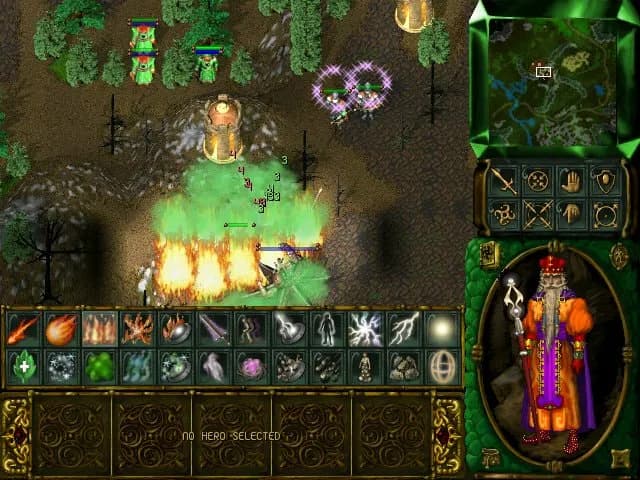This screenshot has width=640, height=480.
Task: Select the fireball spell icon
Action: coord(60,329)
